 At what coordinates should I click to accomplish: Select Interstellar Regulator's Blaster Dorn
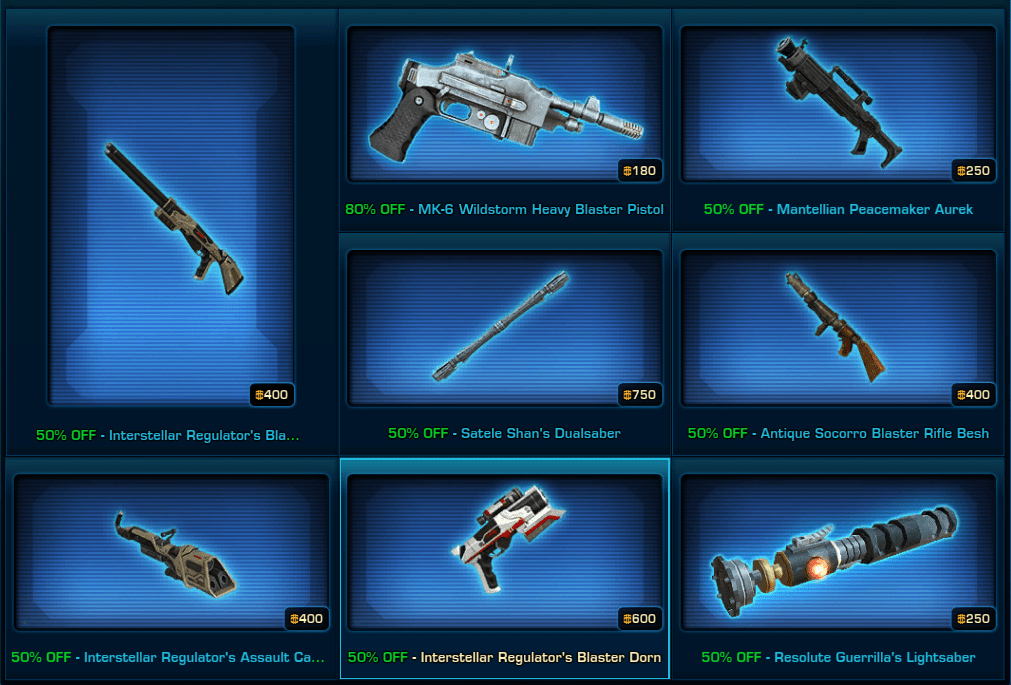(504, 553)
